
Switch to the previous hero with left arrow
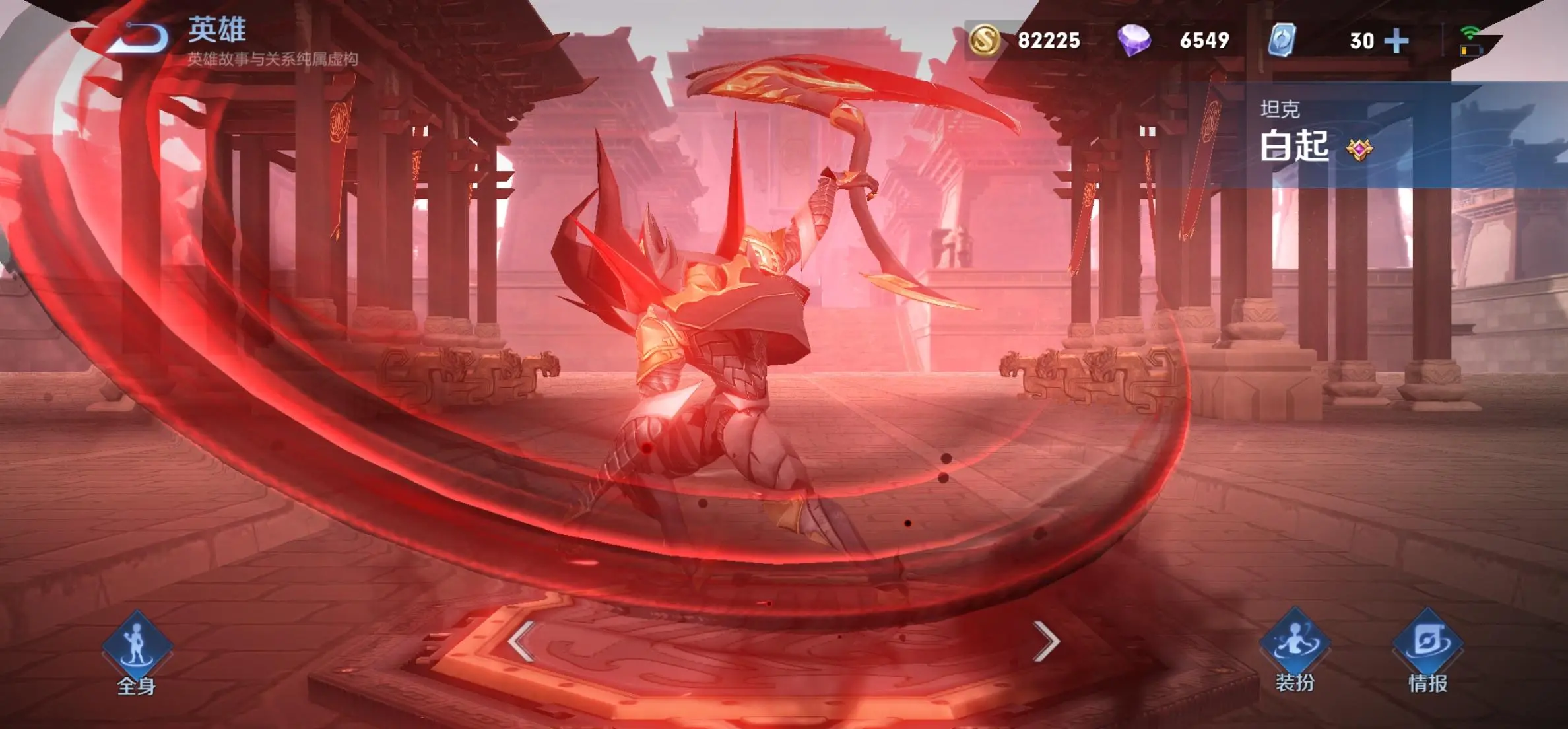point(521,641)
